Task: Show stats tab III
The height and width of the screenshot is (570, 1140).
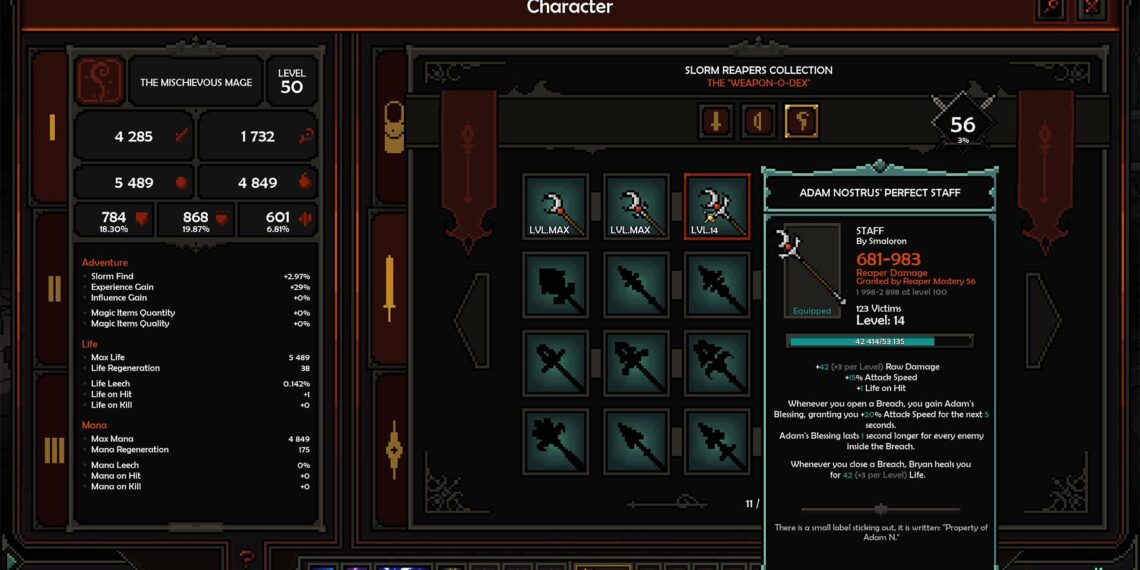Action: (x=53, y=451)
